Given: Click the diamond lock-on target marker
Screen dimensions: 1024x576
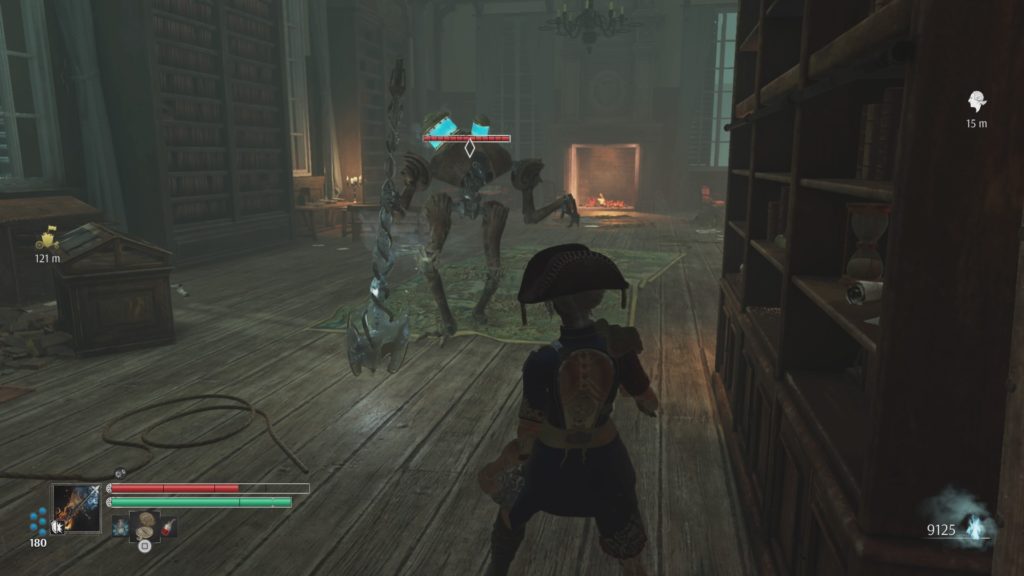Looking at the screenshot, I should coord(469,148).
